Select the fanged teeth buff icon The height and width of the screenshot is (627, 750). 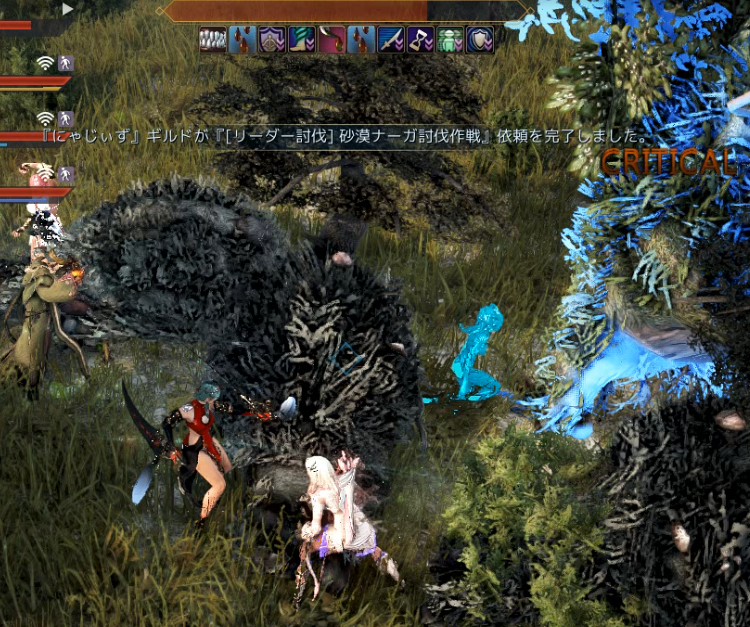click(213, 40)
